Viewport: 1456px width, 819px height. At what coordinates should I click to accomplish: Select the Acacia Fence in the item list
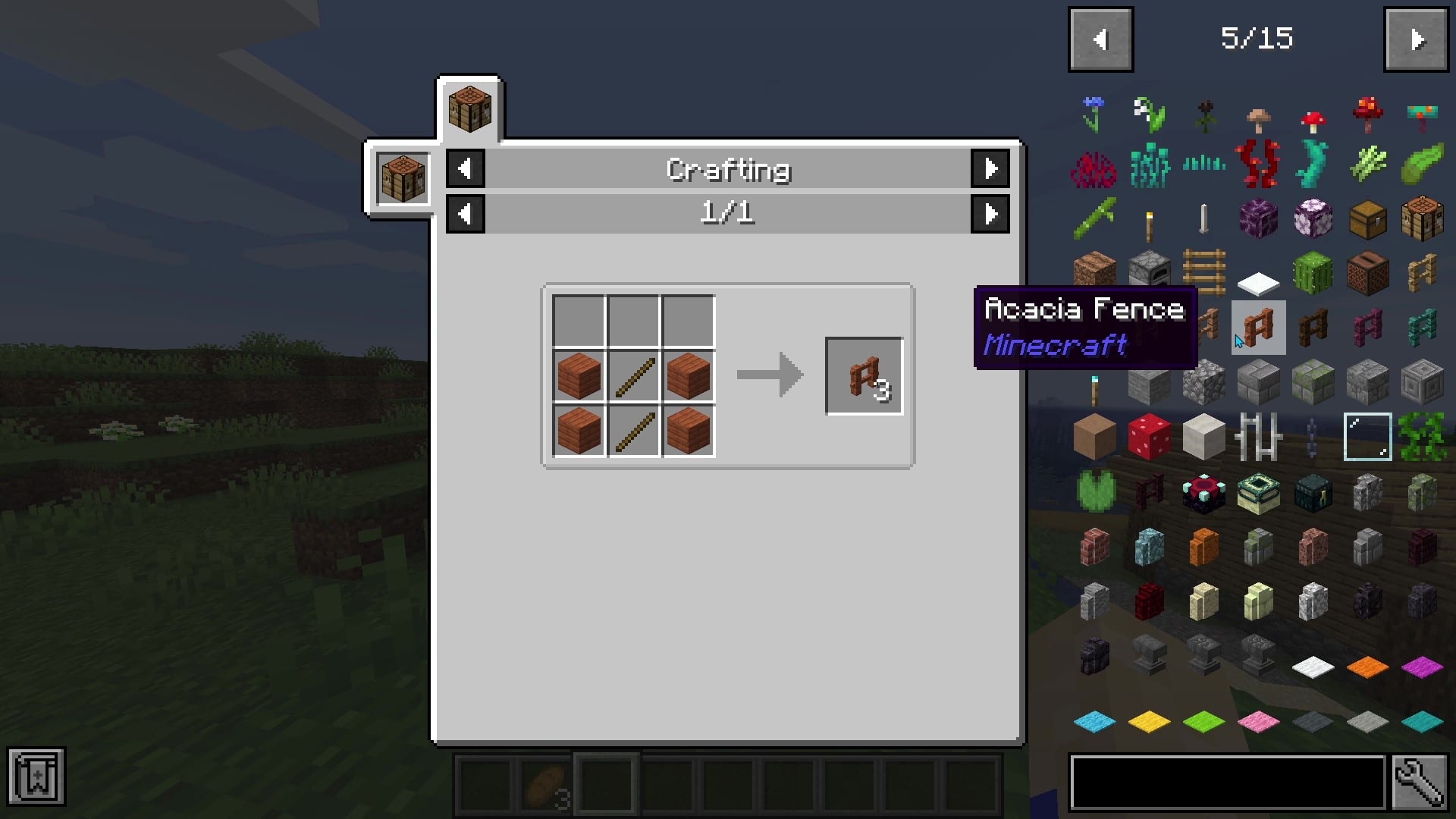click(x=1258, y=328)
